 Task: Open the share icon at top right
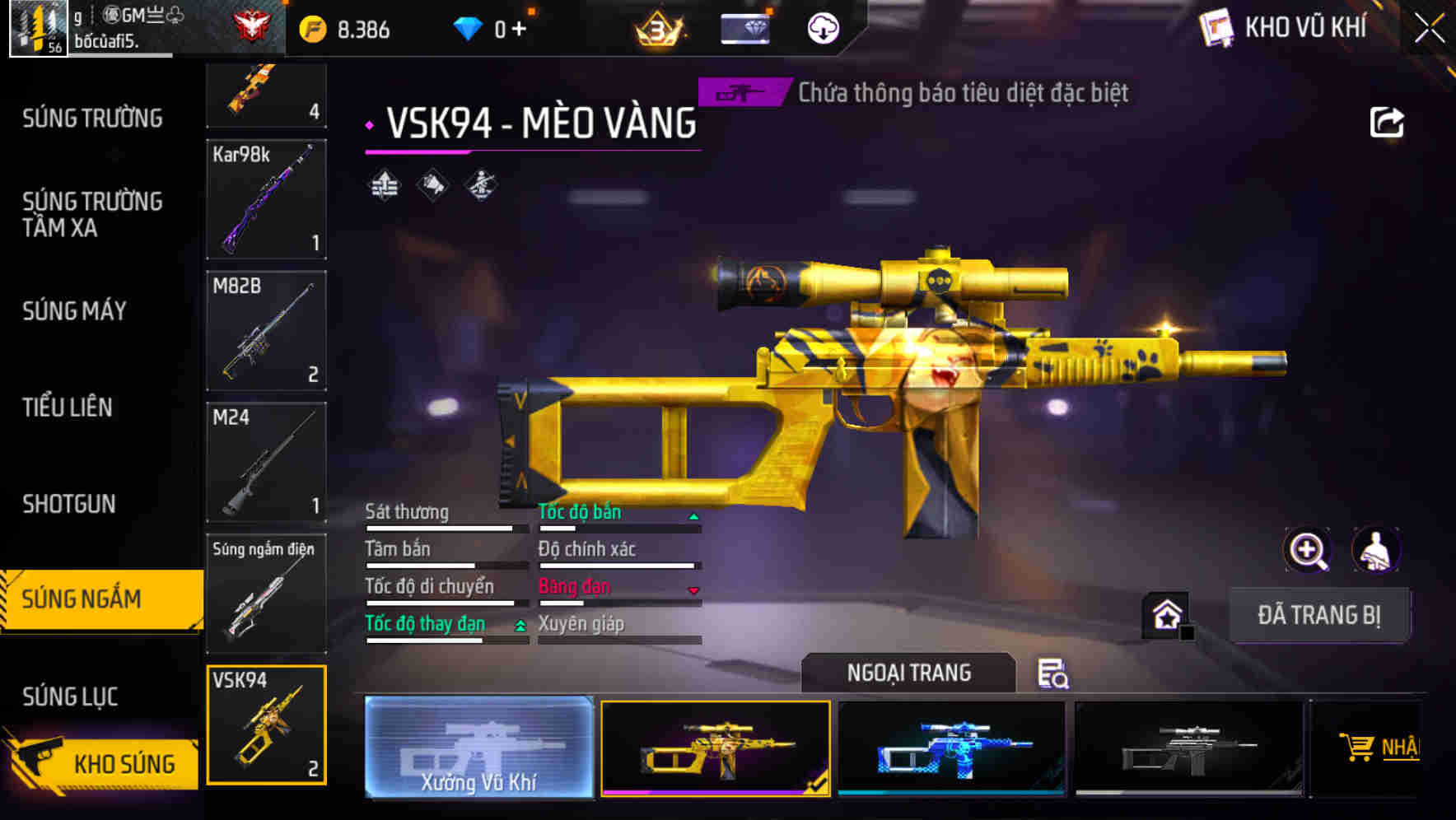[1388, 121]
